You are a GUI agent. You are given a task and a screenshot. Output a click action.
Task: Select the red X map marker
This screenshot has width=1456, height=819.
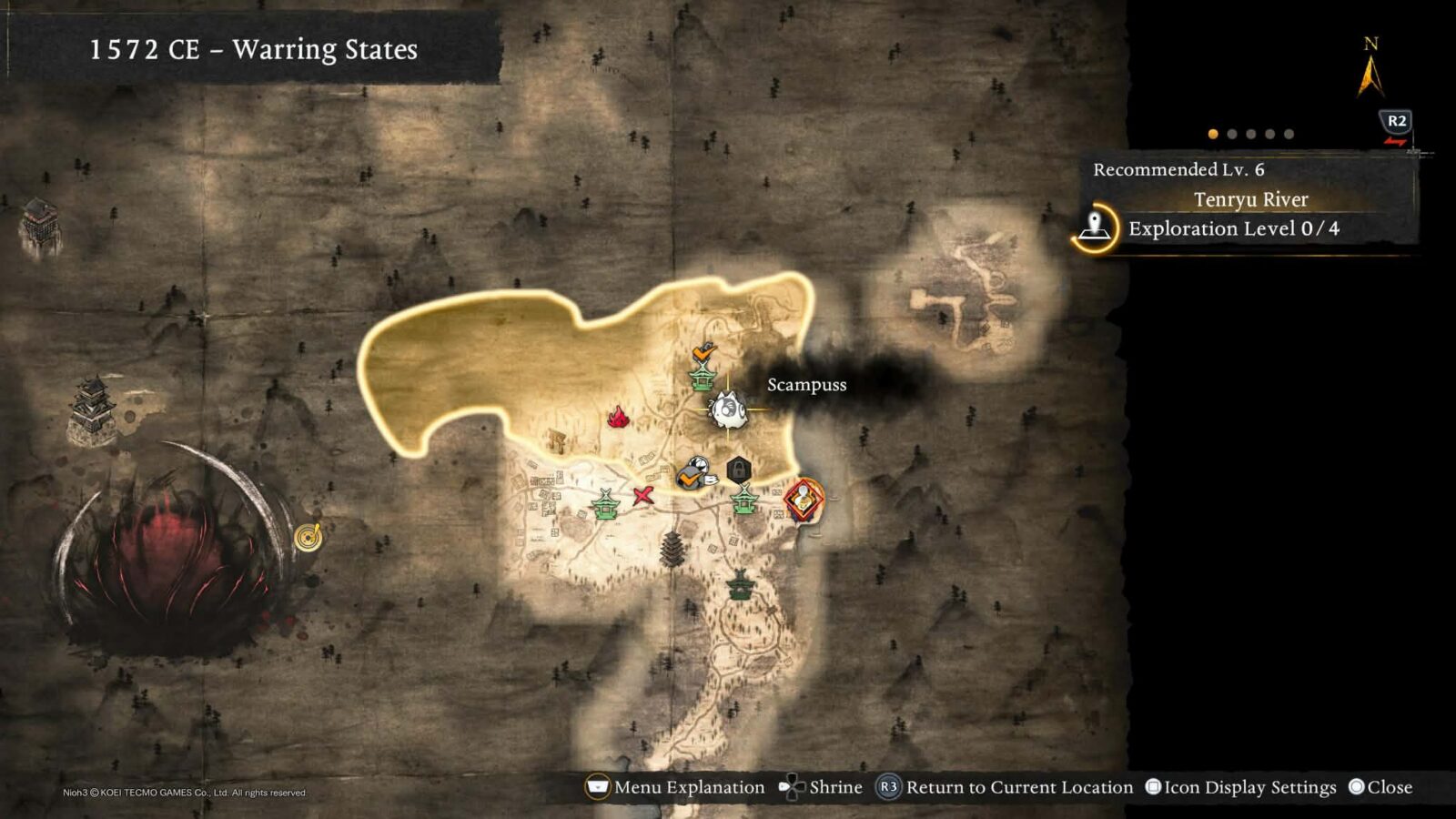[643, 496]
